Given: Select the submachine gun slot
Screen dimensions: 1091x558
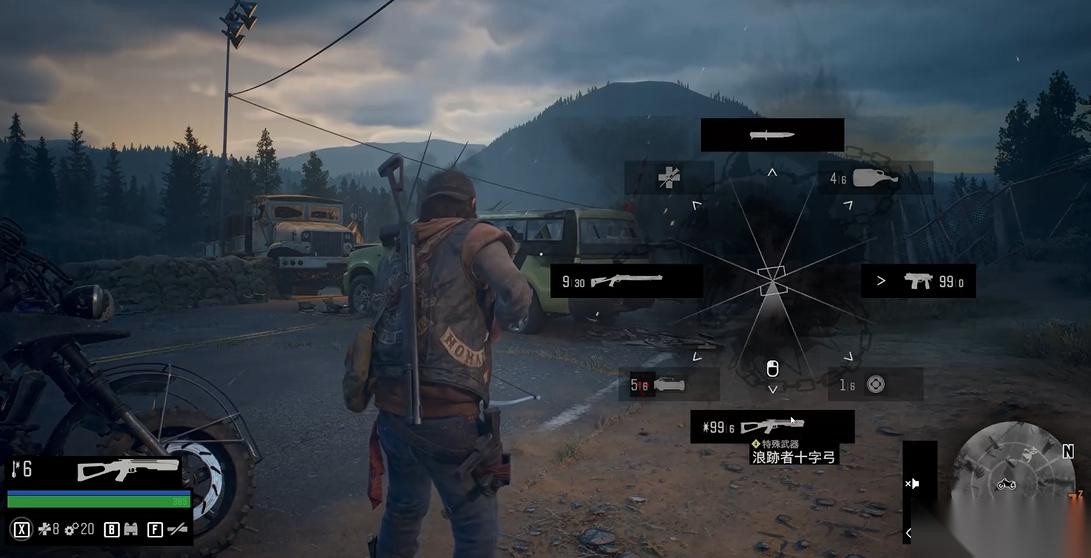Looking at the screenshot, I should coord(918,281).
